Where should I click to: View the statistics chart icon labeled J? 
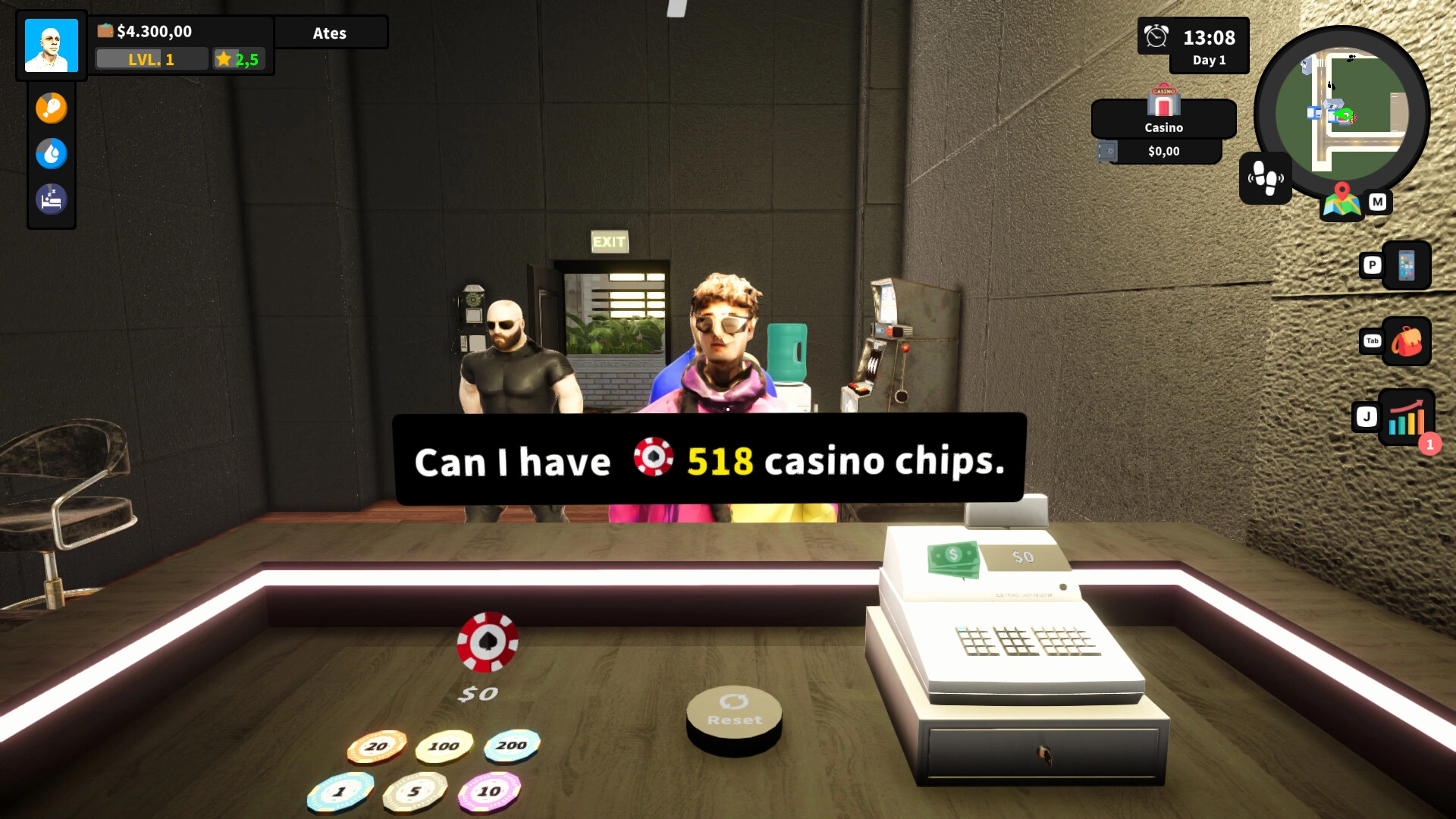pyautogui.click(x=1407, y=416)
